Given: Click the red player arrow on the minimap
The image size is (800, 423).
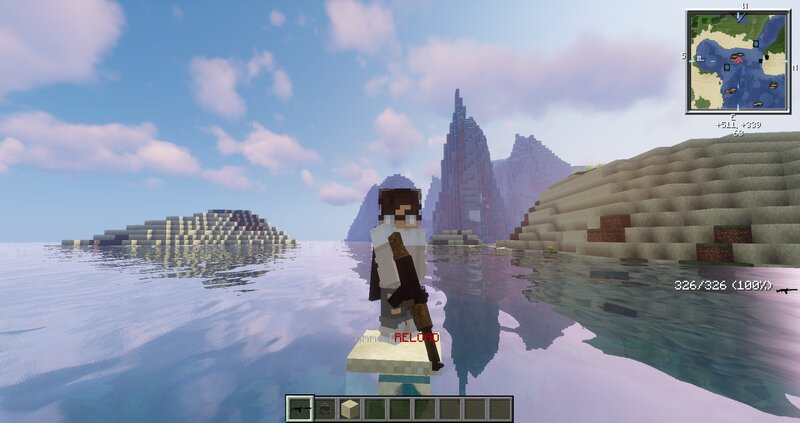Looking at the screenshot, I should pyautogui.click(x=741, y=59).
